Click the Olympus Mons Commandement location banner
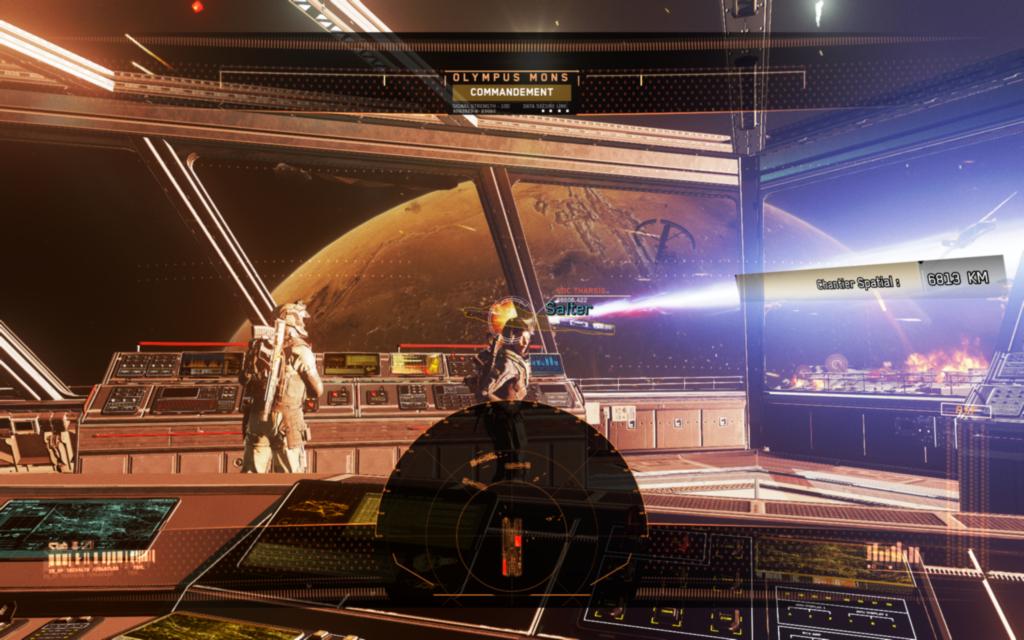This screenshot has width=1024, height=640. point(511,86)
